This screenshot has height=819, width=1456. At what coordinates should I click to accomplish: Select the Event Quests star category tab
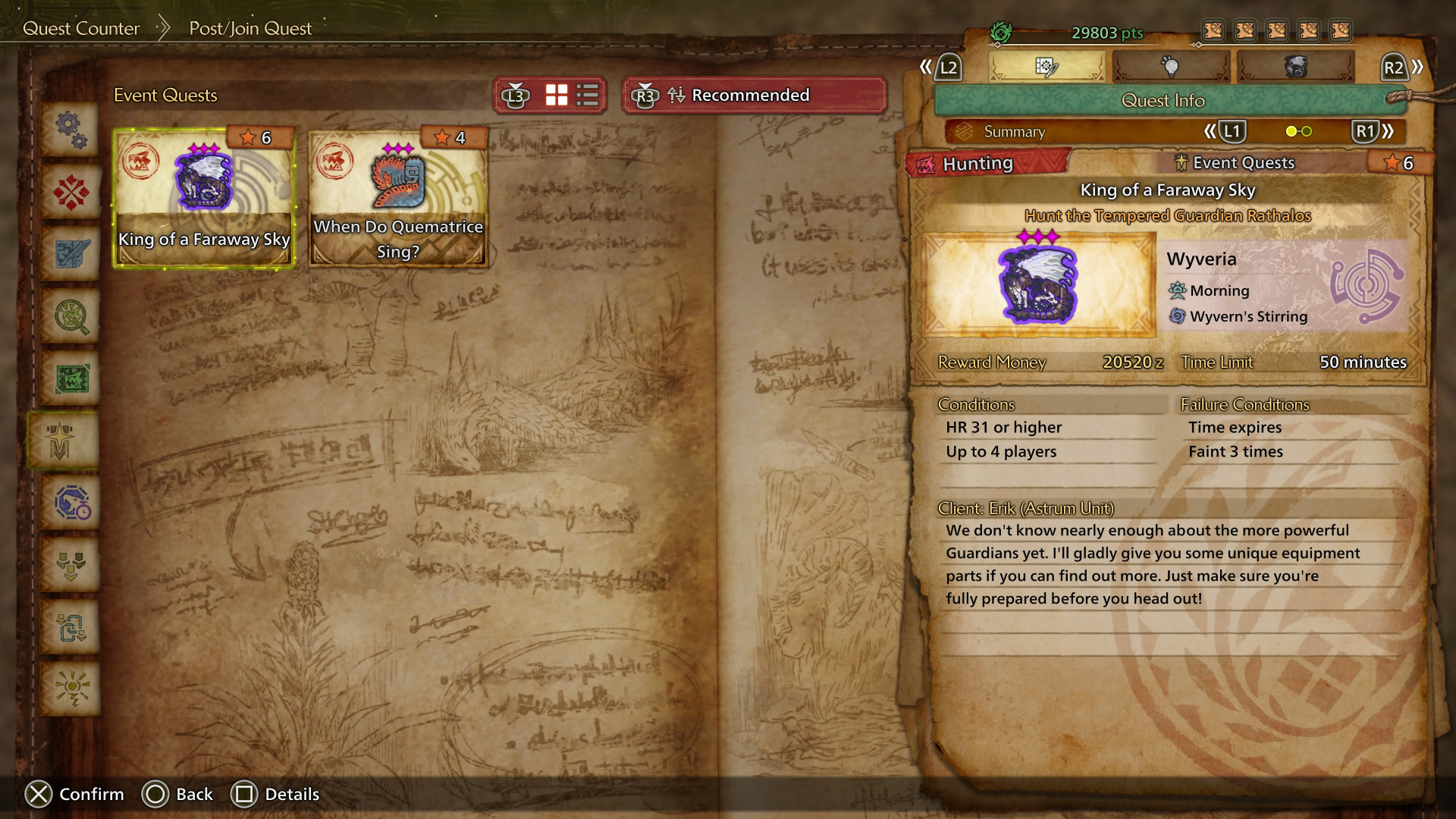click(61, 441)
